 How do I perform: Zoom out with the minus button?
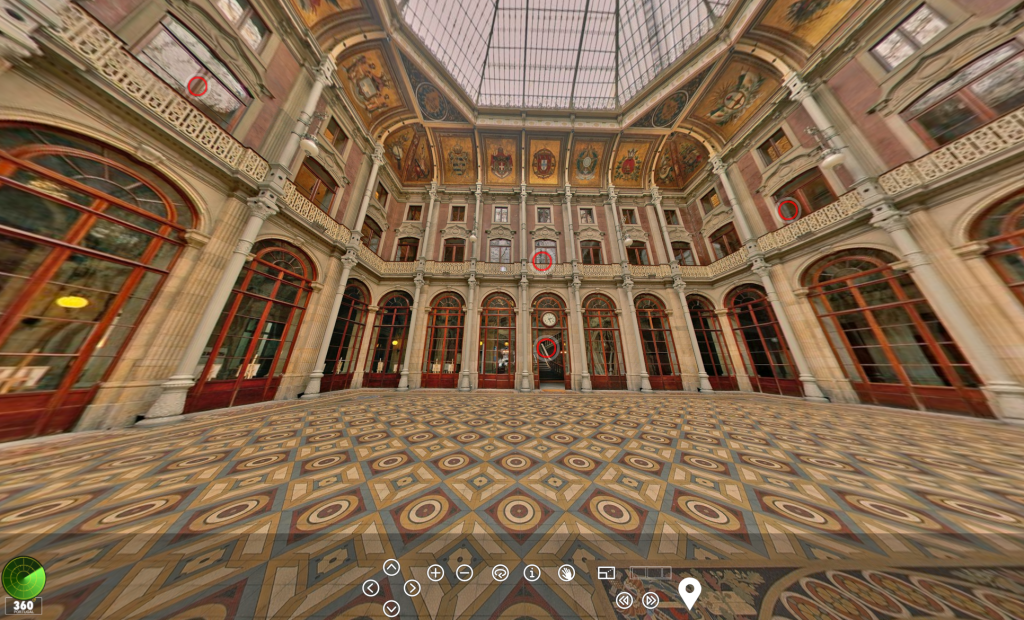pos(465,573)
